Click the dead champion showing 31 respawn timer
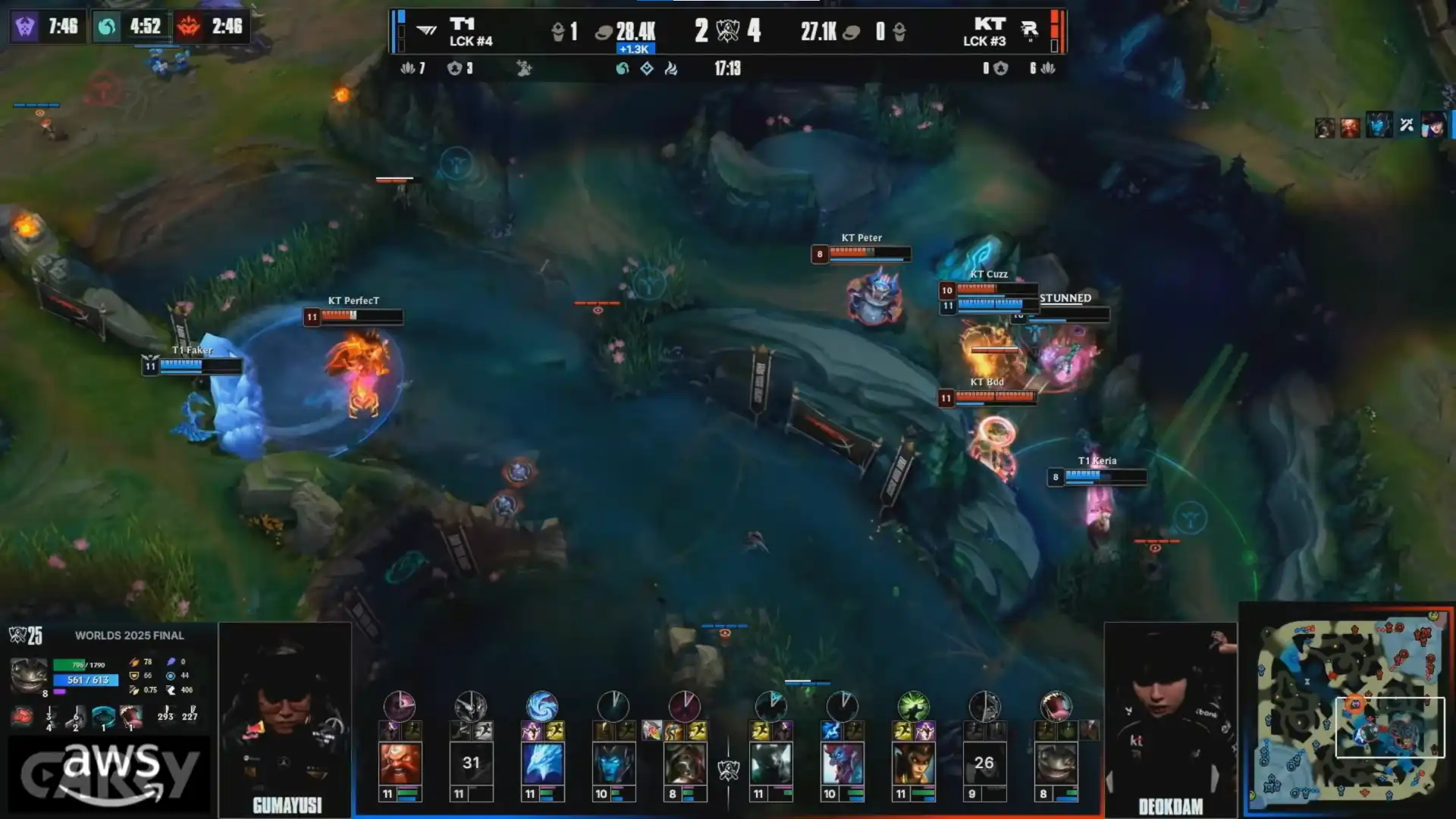Image resolution: width=1456 pixels, height=819 pixels. pyautogui.click(x=471, y=763)
